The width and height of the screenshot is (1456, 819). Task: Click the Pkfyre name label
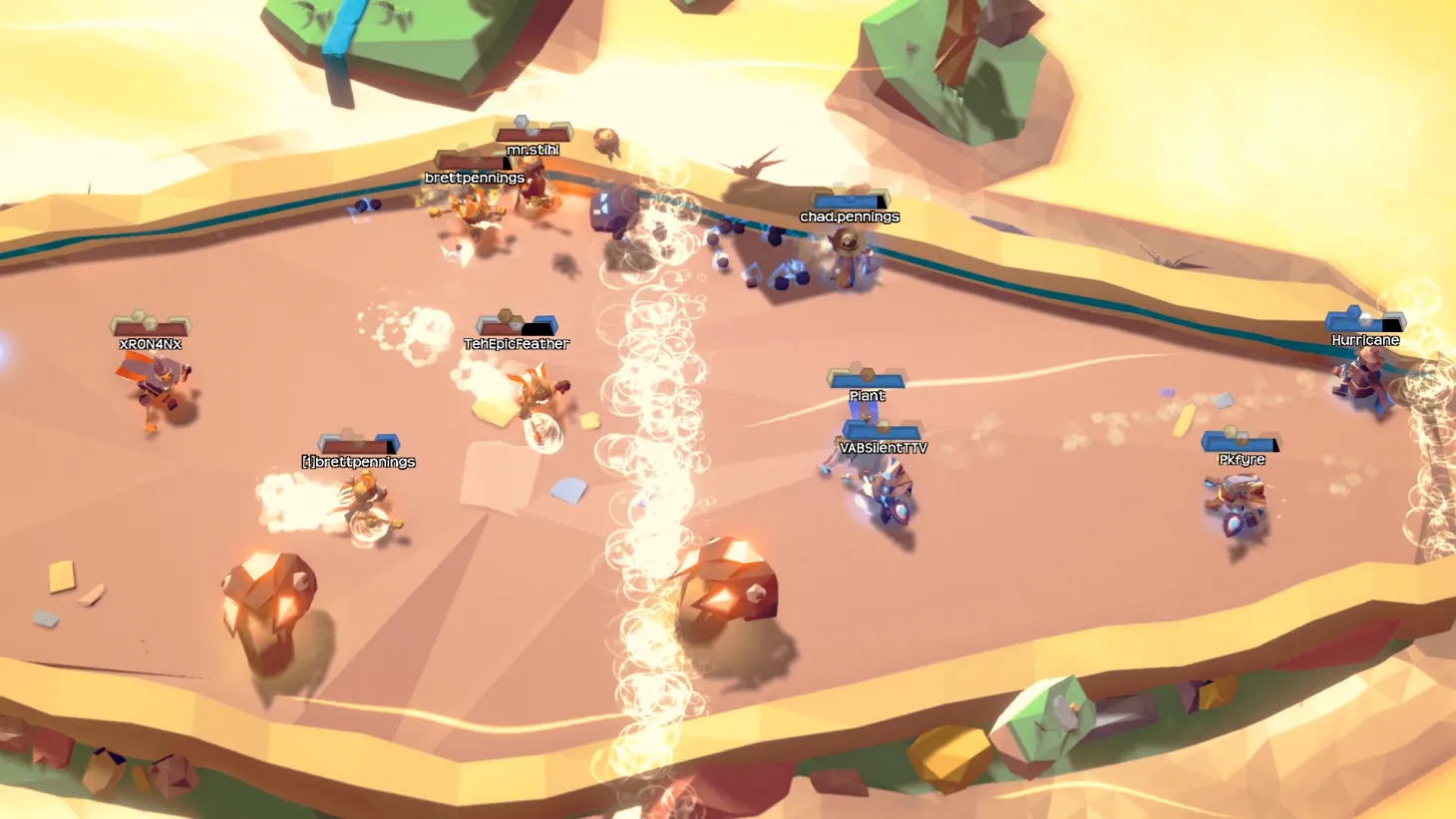click(x=1241, y=459)
